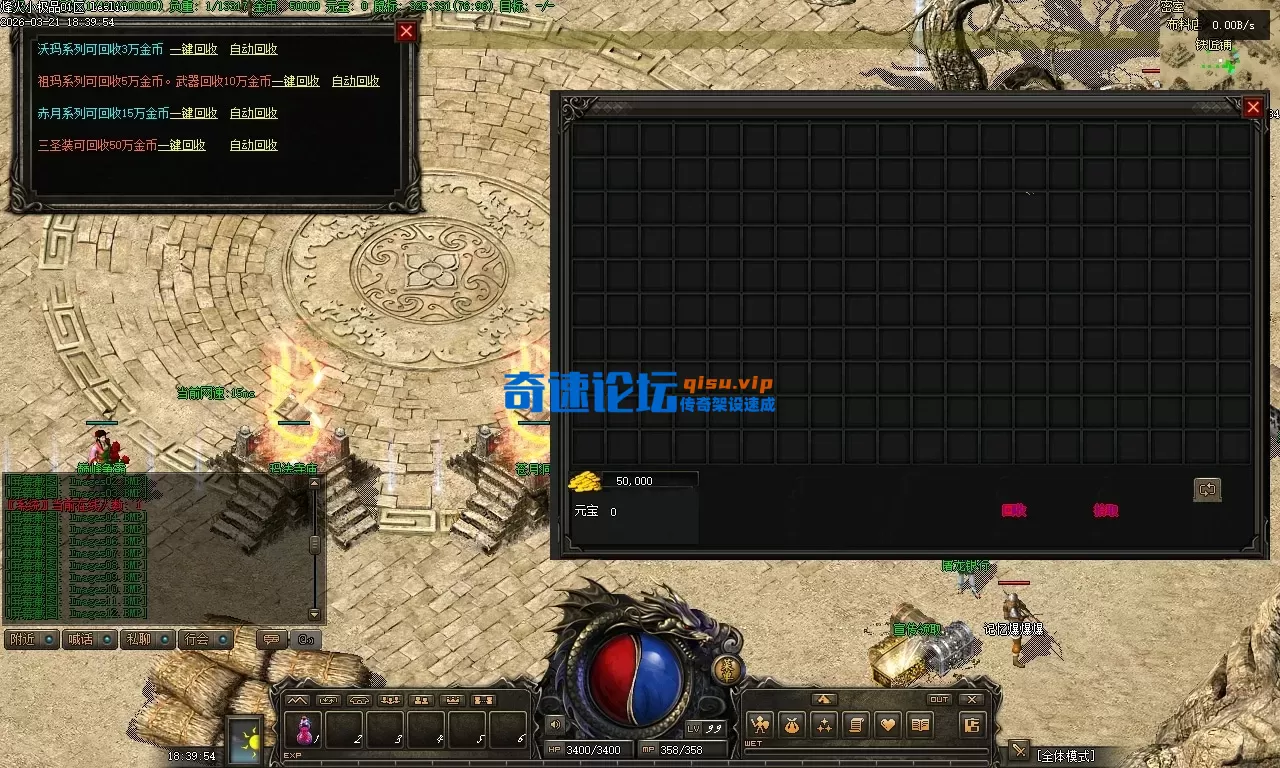This screenshot has height=768, width=1280.
Task: Click 一键回收 for the 沃玛 series
Action: pos(193,49)
